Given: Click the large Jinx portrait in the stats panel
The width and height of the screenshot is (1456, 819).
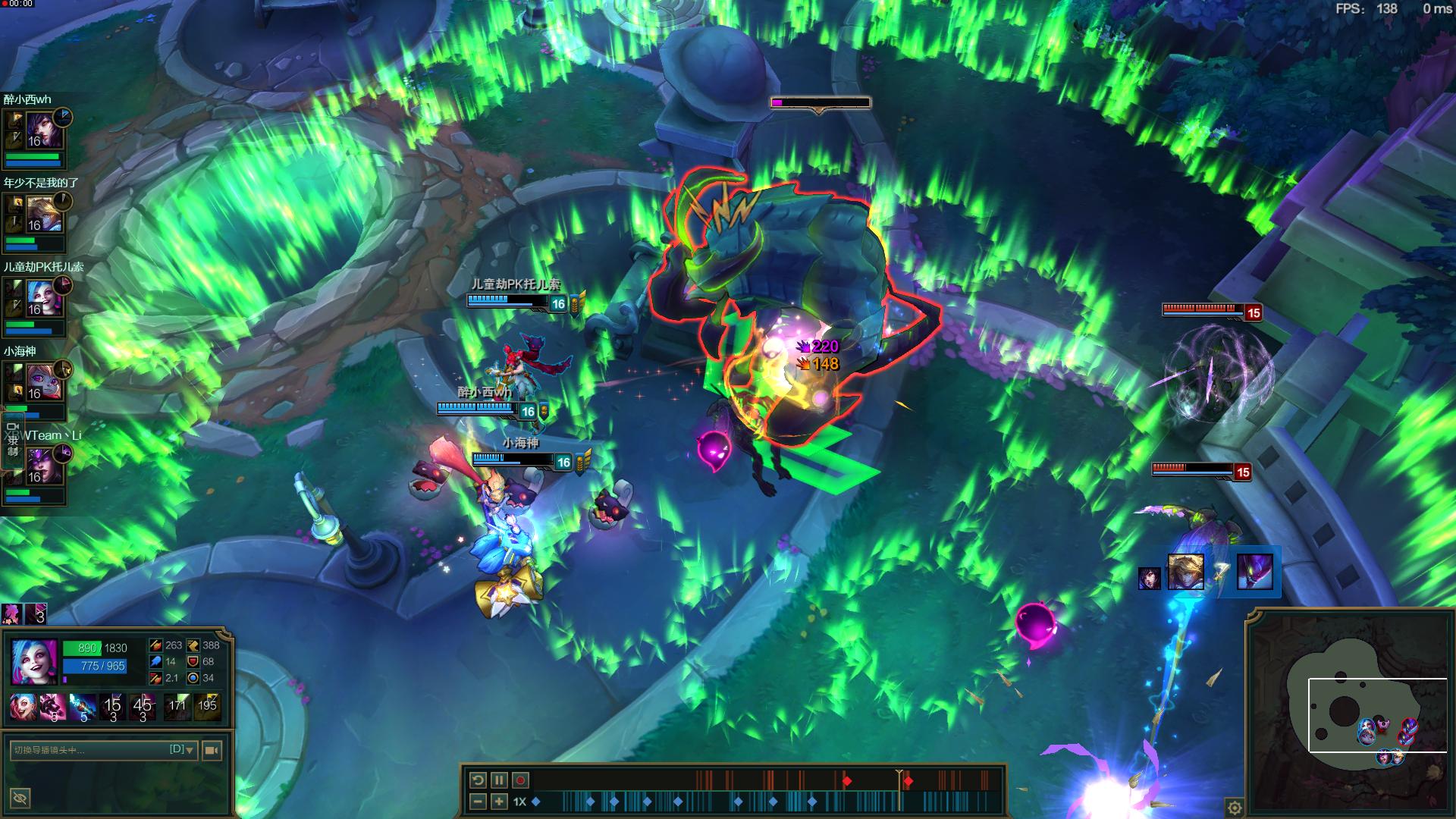Looking at the screenshot, I should click(34, 661).
